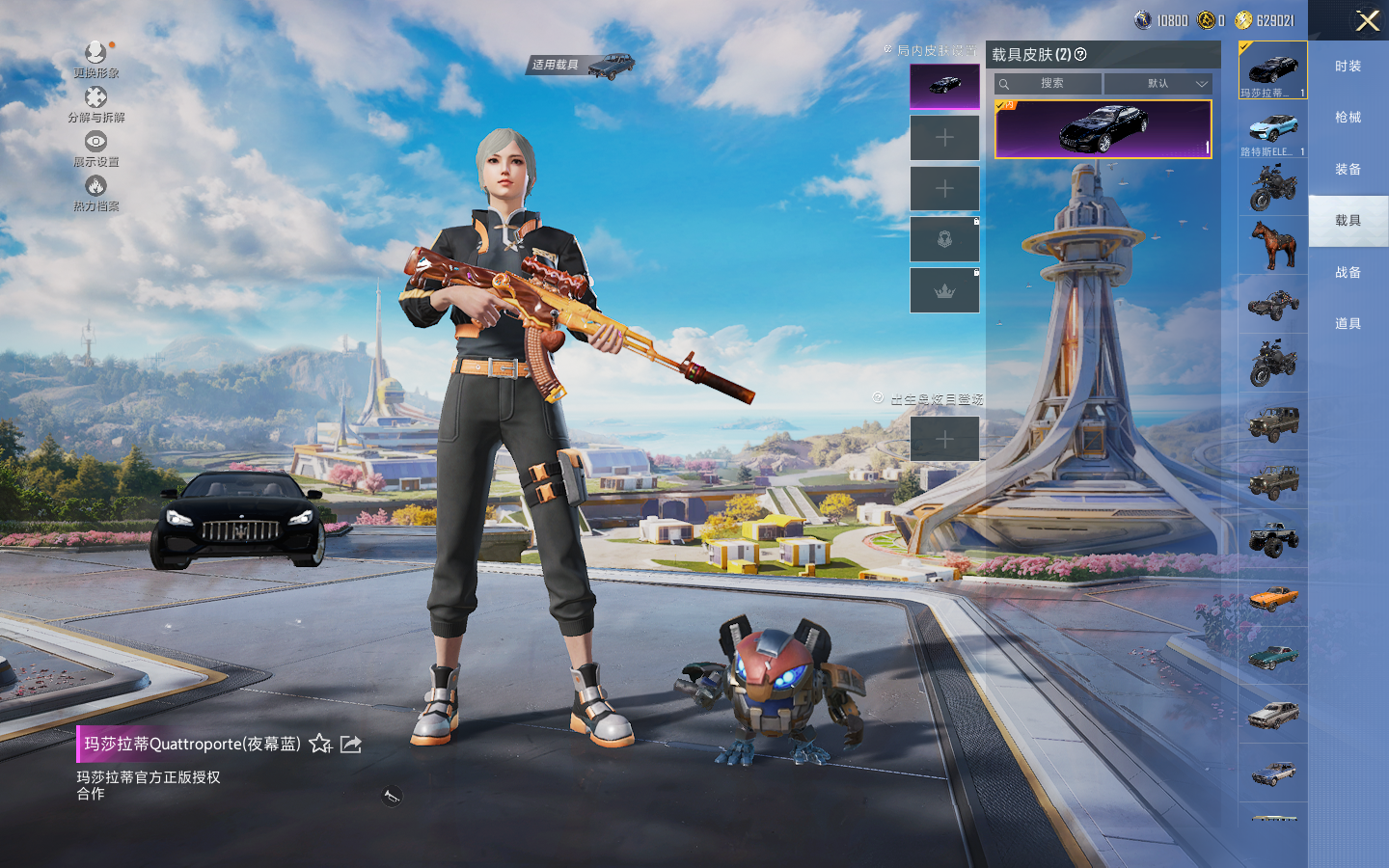Click the 搜索 search field
This screenshot has height=868, width=1389.
point(1049,84)
